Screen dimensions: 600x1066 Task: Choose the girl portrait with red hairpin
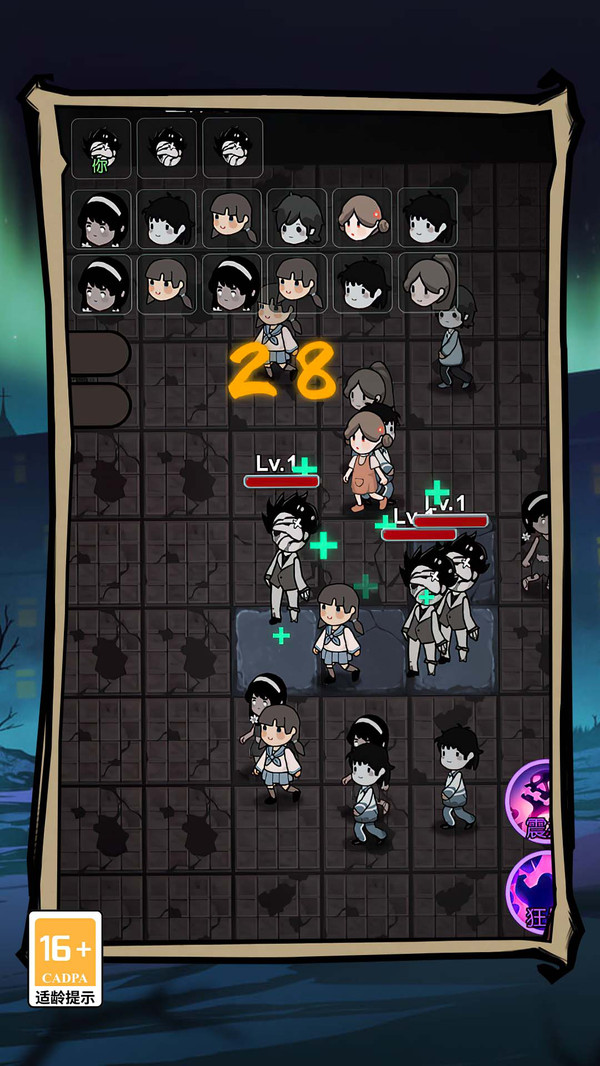pyautogui.click(x=362, y=217)
